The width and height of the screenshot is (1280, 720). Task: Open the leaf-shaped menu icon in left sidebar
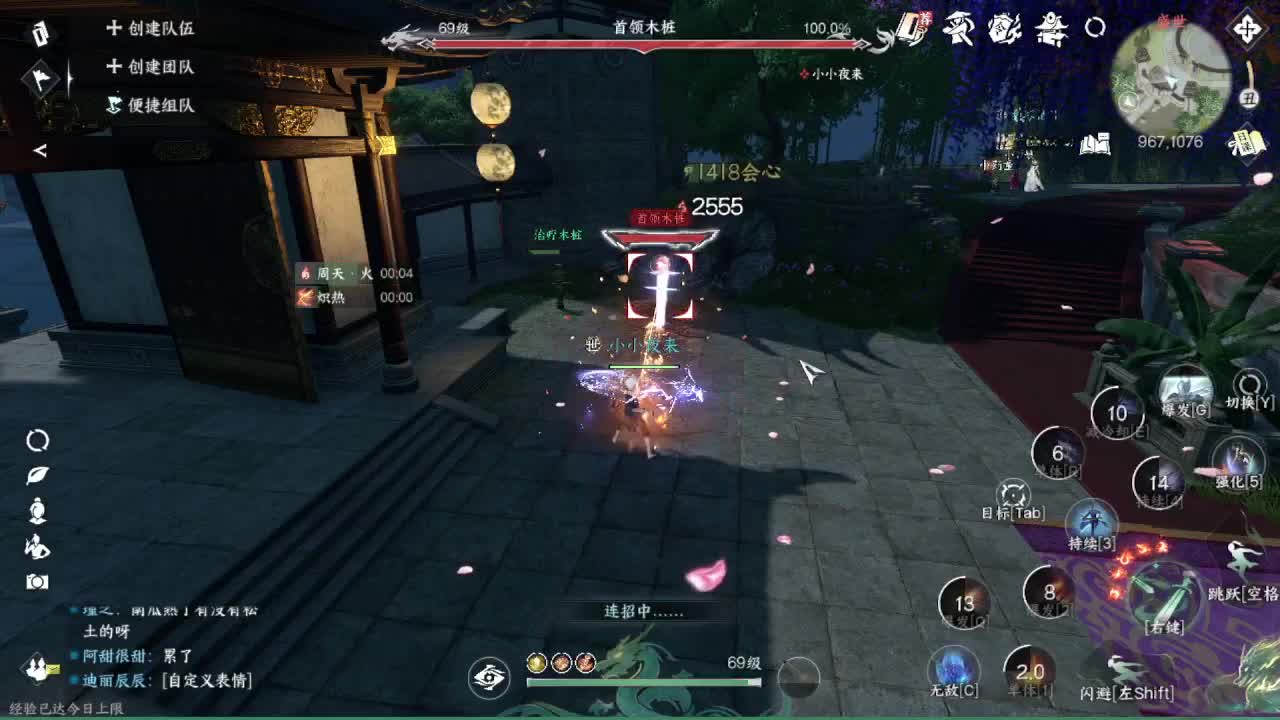(x=35, y=473)
